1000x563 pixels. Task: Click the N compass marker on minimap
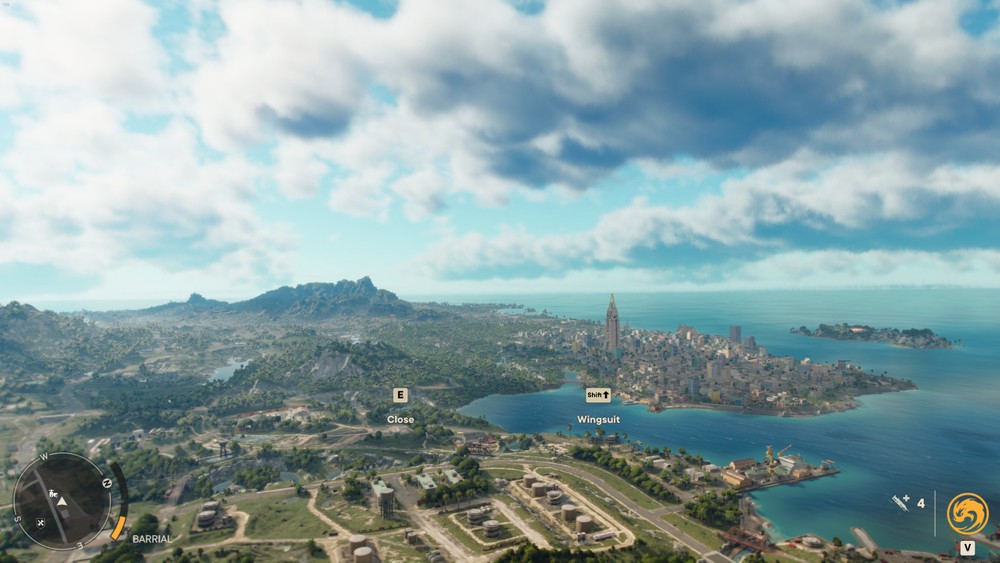107,483
